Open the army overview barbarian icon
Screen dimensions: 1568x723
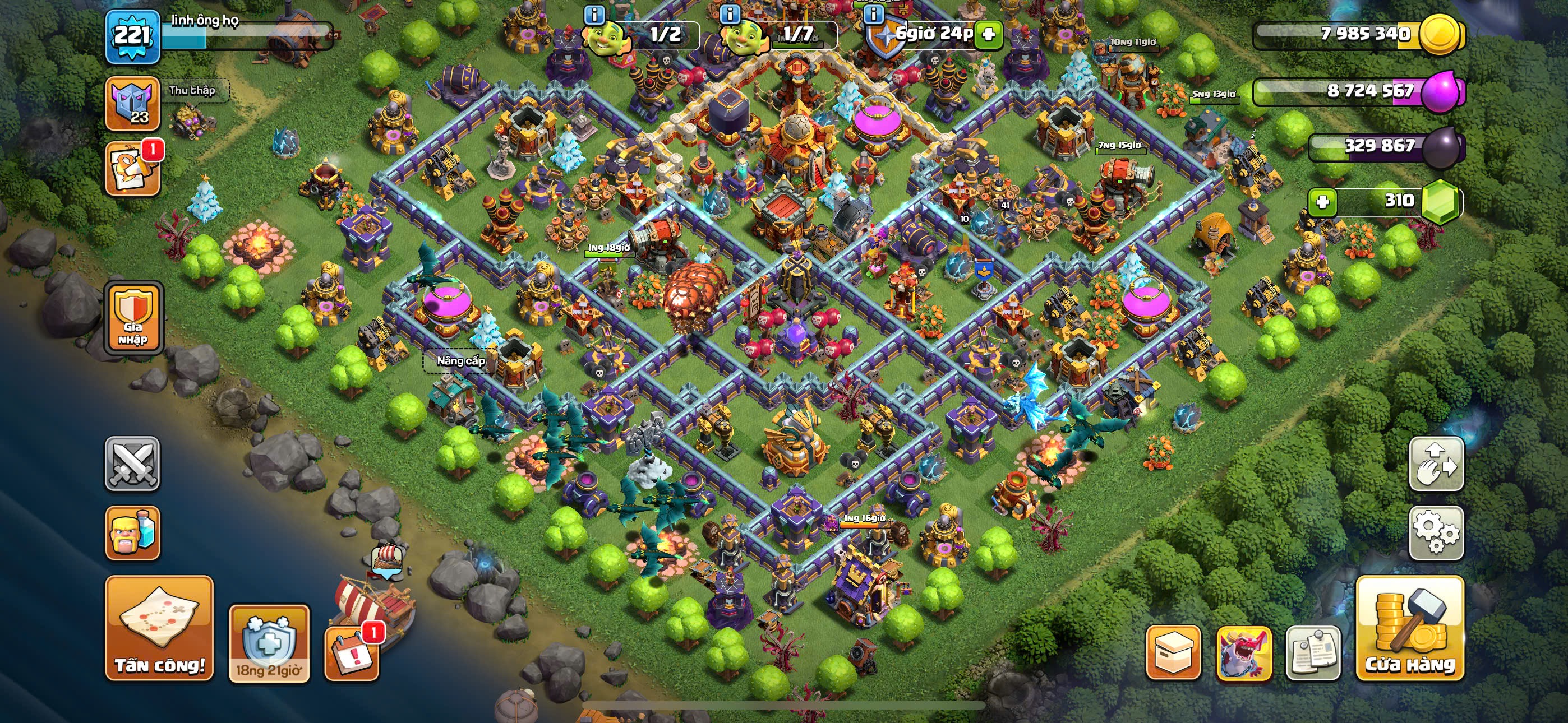tap(132, 532)
